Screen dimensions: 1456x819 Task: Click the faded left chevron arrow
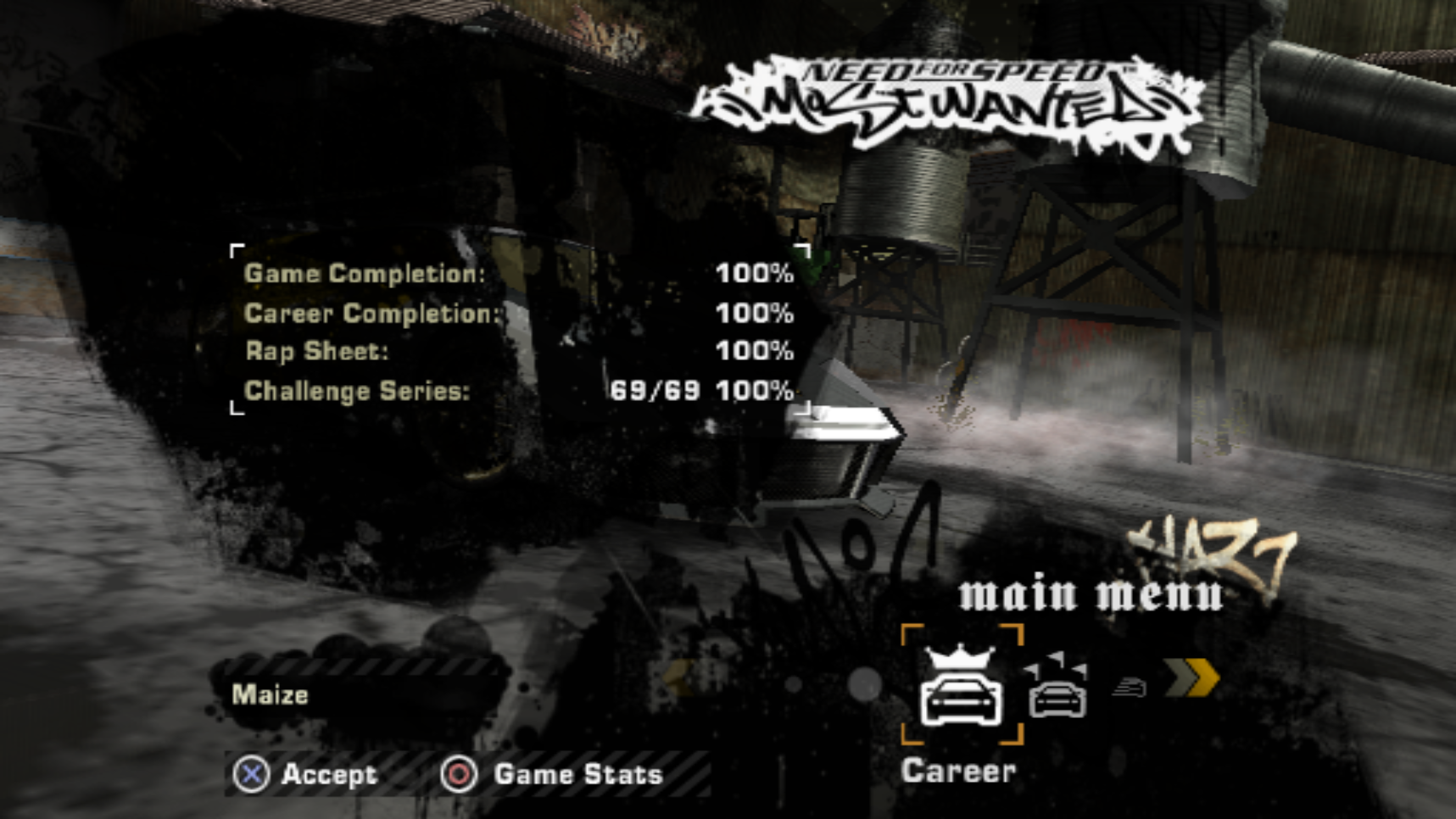(678, 678)
